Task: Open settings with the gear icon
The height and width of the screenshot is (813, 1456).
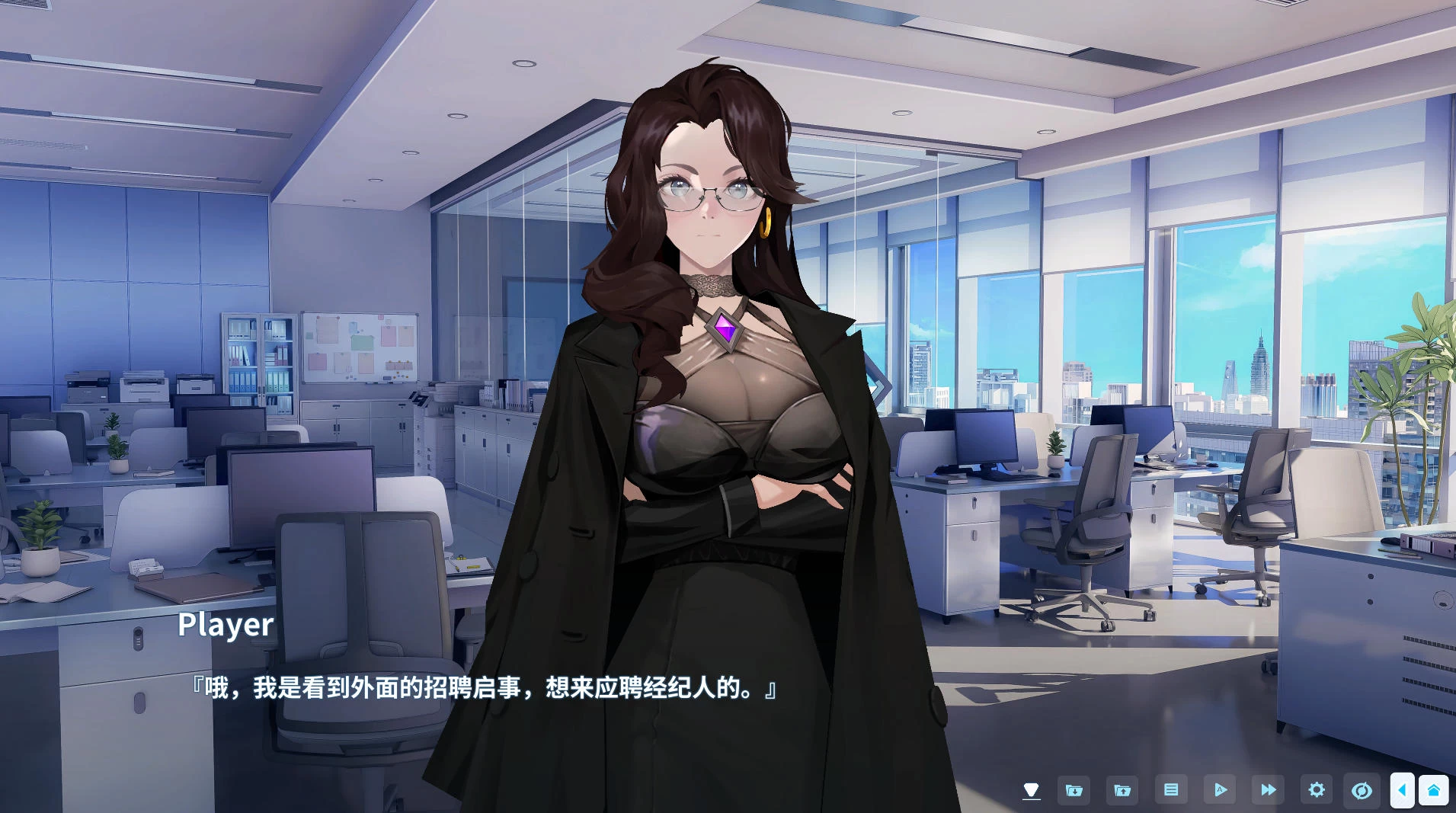Action: (x=1317, y=790)
